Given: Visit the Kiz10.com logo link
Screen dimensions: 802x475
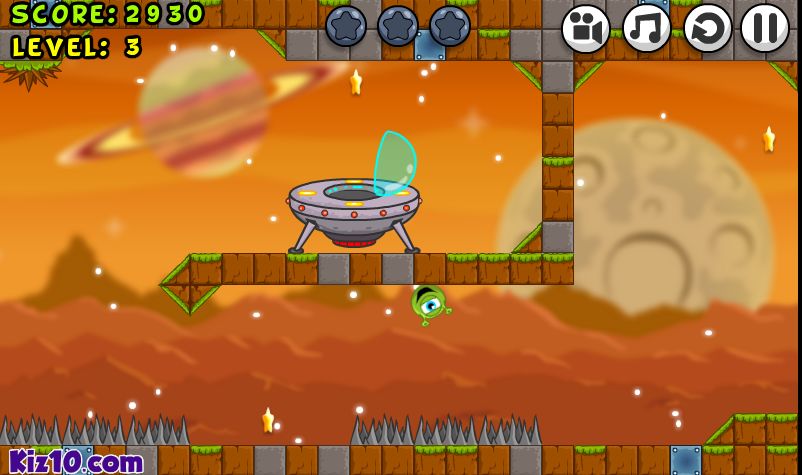Looking at the screenshot, I should pos(76,461).
